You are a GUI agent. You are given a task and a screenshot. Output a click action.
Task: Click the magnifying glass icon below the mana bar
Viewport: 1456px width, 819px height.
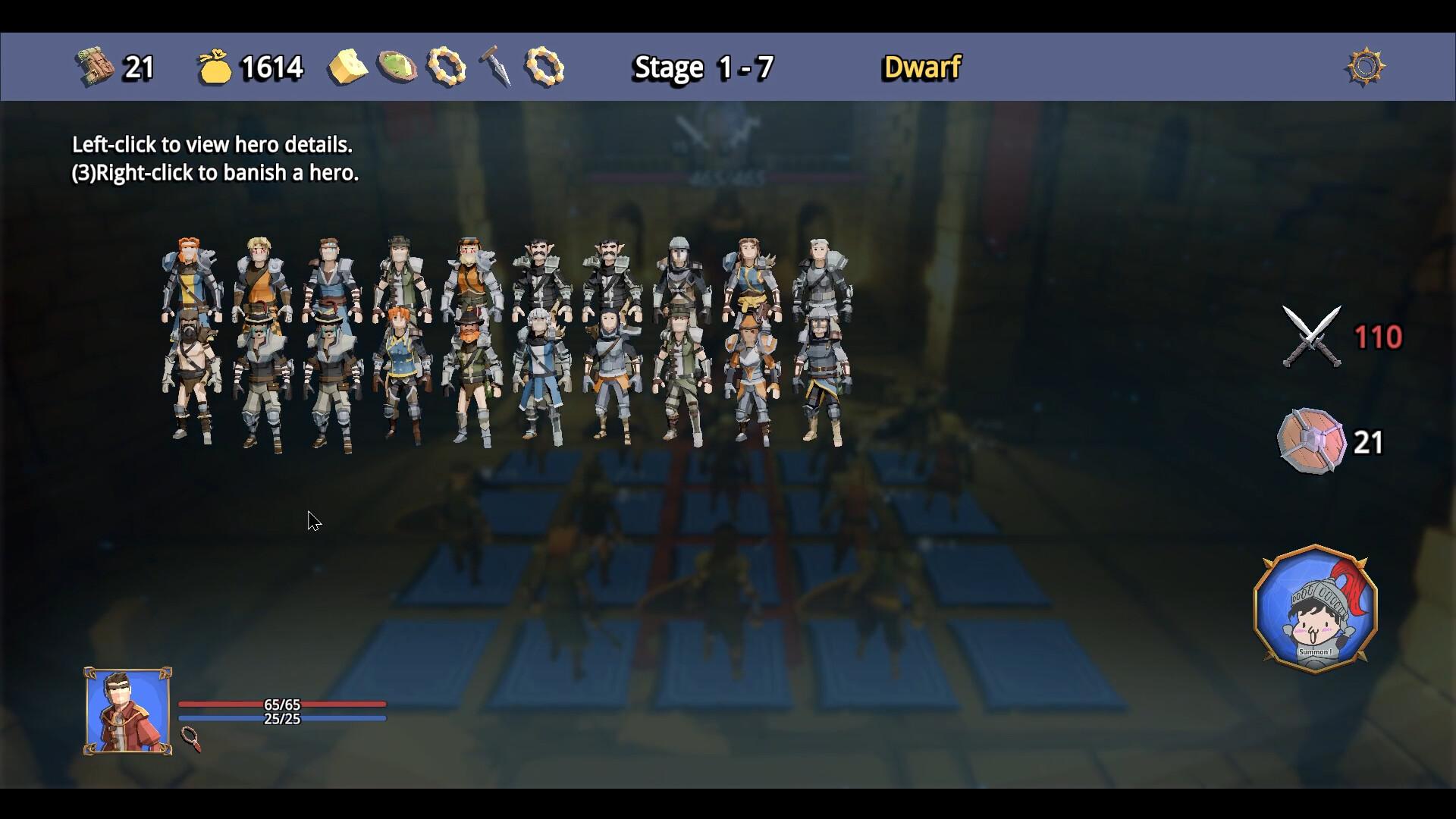(191, 739)
